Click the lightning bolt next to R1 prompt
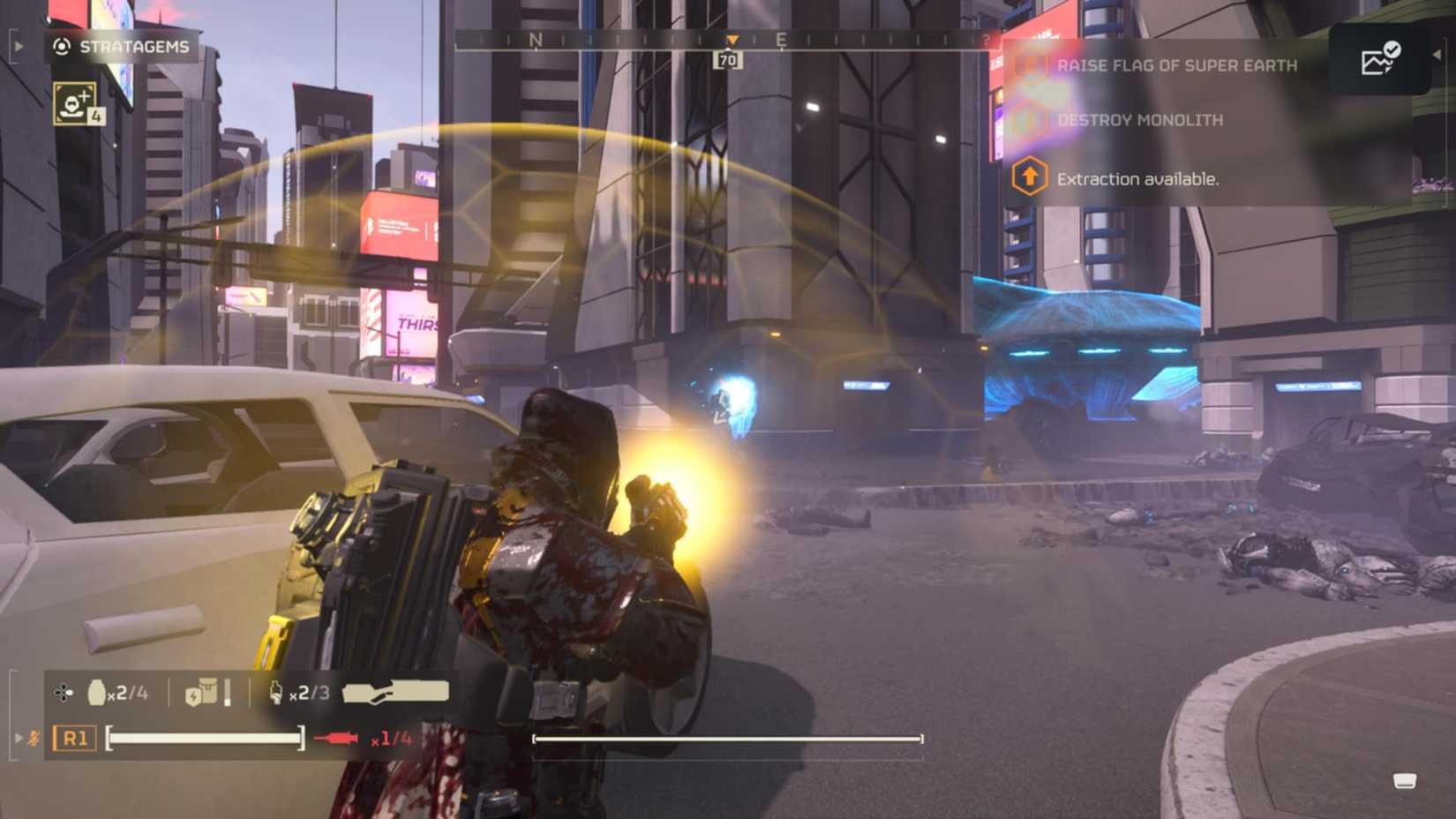Image resolution: width=1456 pixels, height=819 pixels. click(x=34, y=740)
